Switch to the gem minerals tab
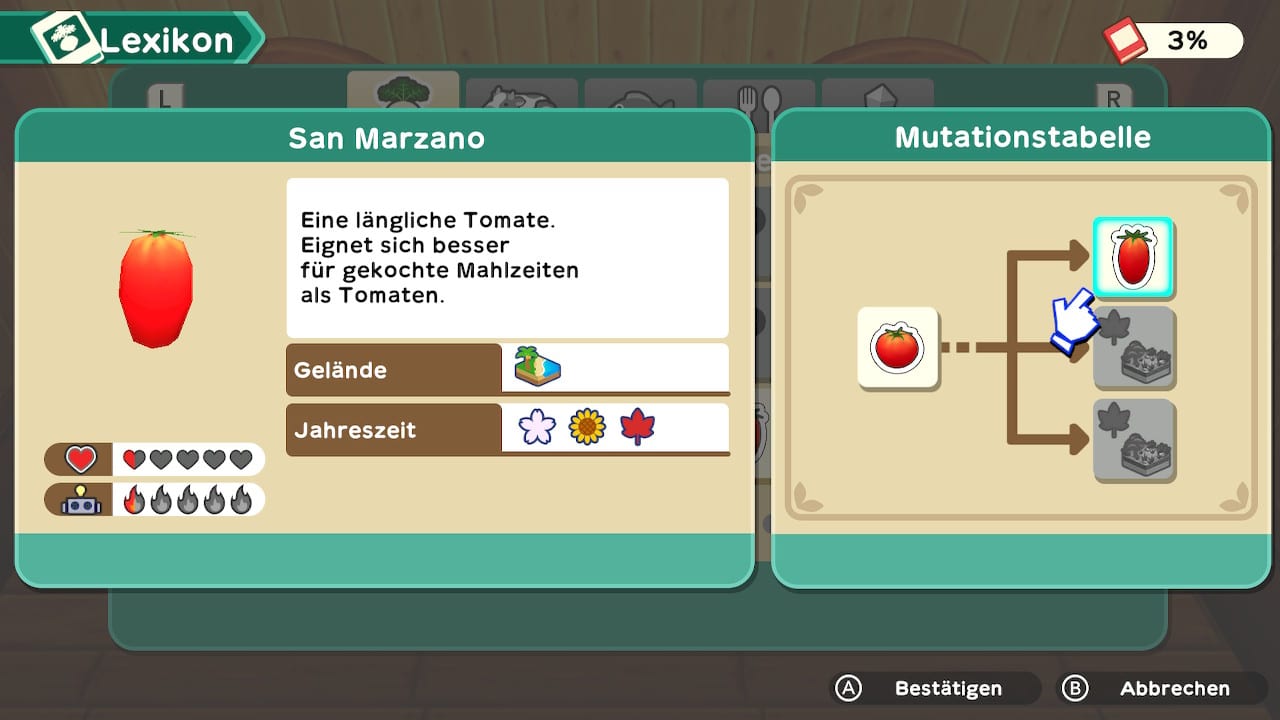The width and height of the screenshot is (1280, 720). [877, 96]
